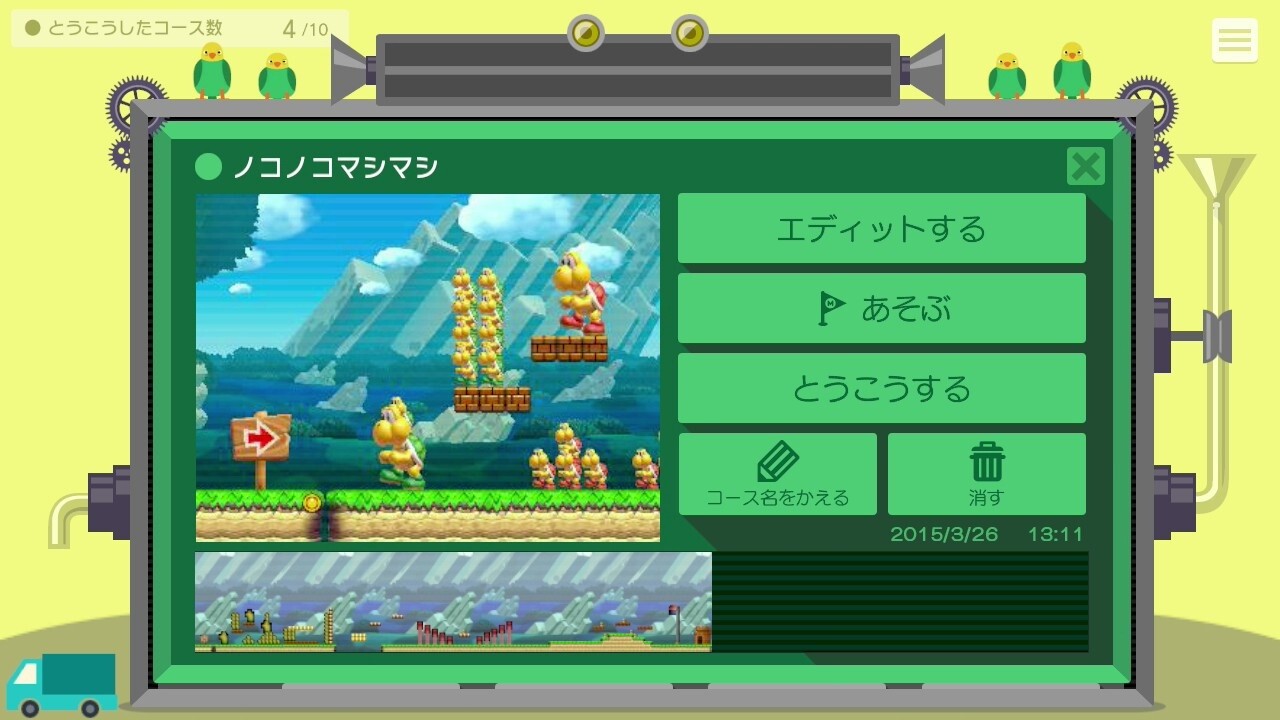Delete the course by pressing 消す
1280x720 pixels.
[x=986, y=474]
